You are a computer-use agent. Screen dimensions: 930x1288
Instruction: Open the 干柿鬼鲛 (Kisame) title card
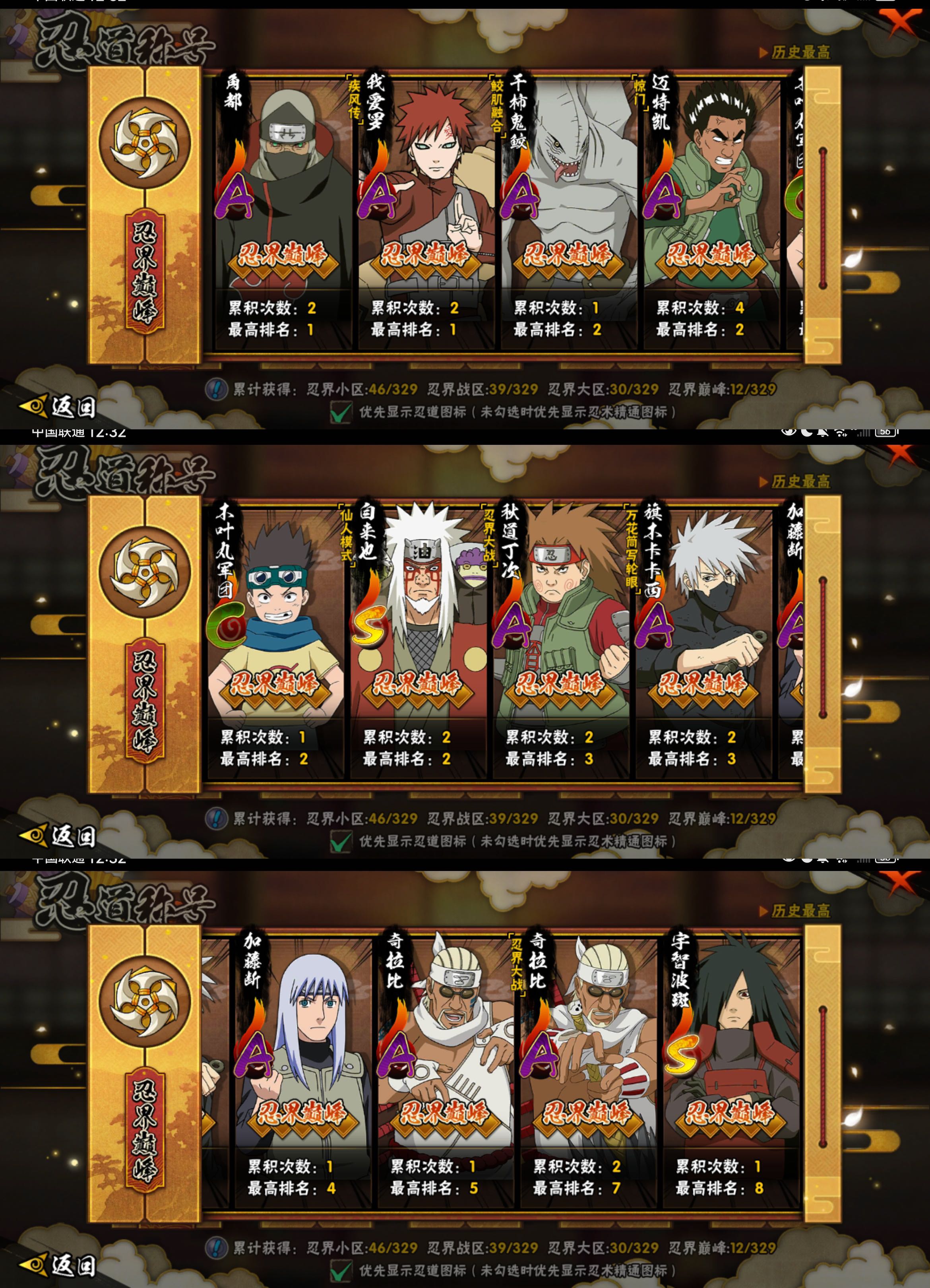568,210
